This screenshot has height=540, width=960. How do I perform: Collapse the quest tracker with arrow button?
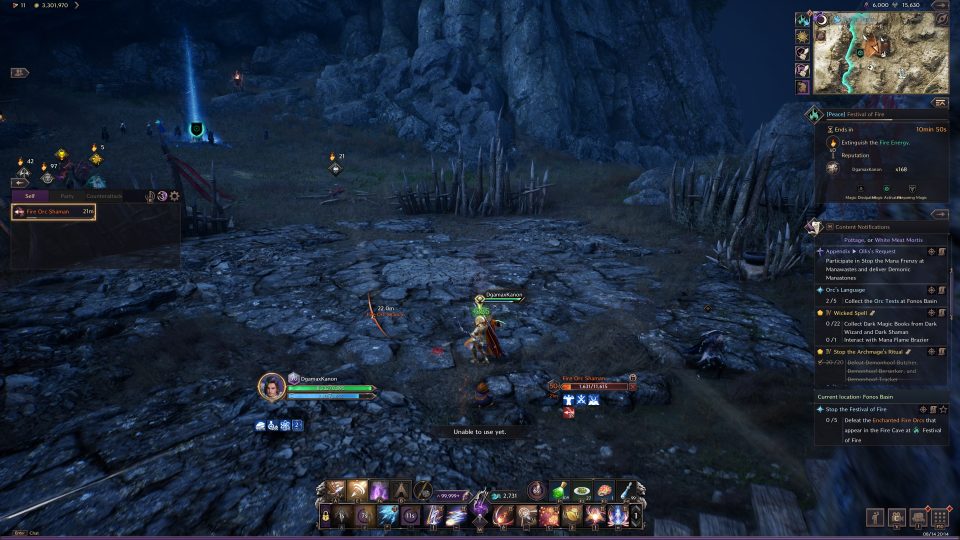click(x=940, y=213)
